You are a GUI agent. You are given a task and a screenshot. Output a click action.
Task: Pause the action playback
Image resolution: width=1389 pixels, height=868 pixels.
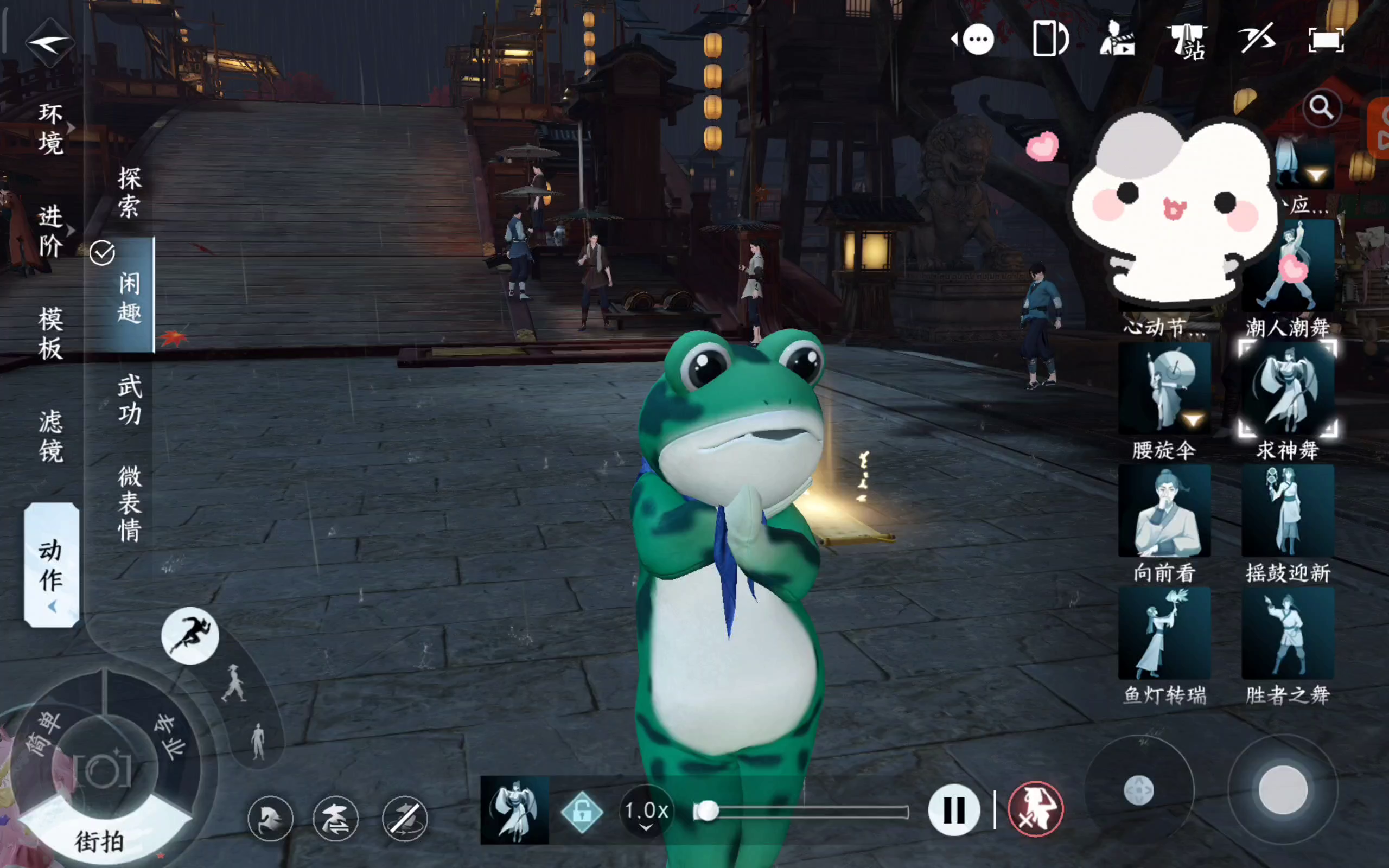(953, 810)
